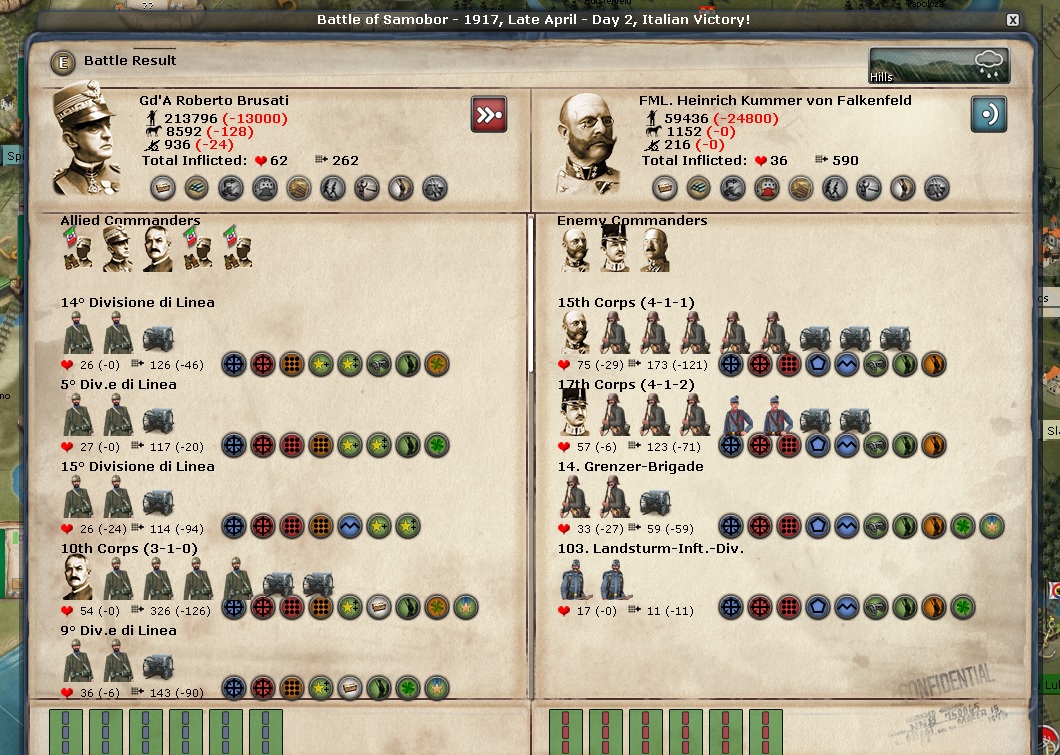Select the 9° Div.e di Linea row

pos(118,631)
